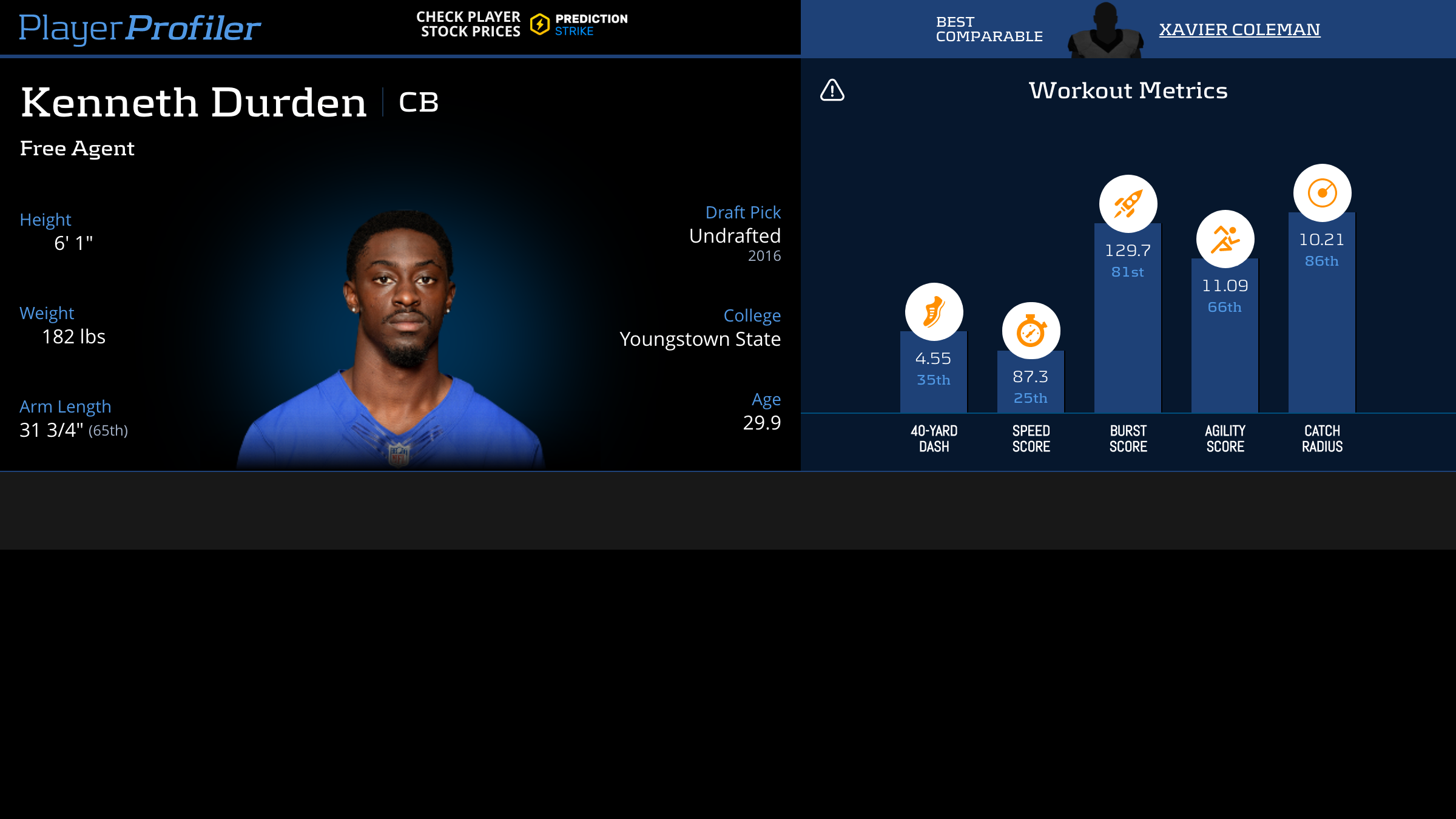Click the best comparable player silhouette
The height and width of the screenshot is (819, 1456).
(1105, 32)
